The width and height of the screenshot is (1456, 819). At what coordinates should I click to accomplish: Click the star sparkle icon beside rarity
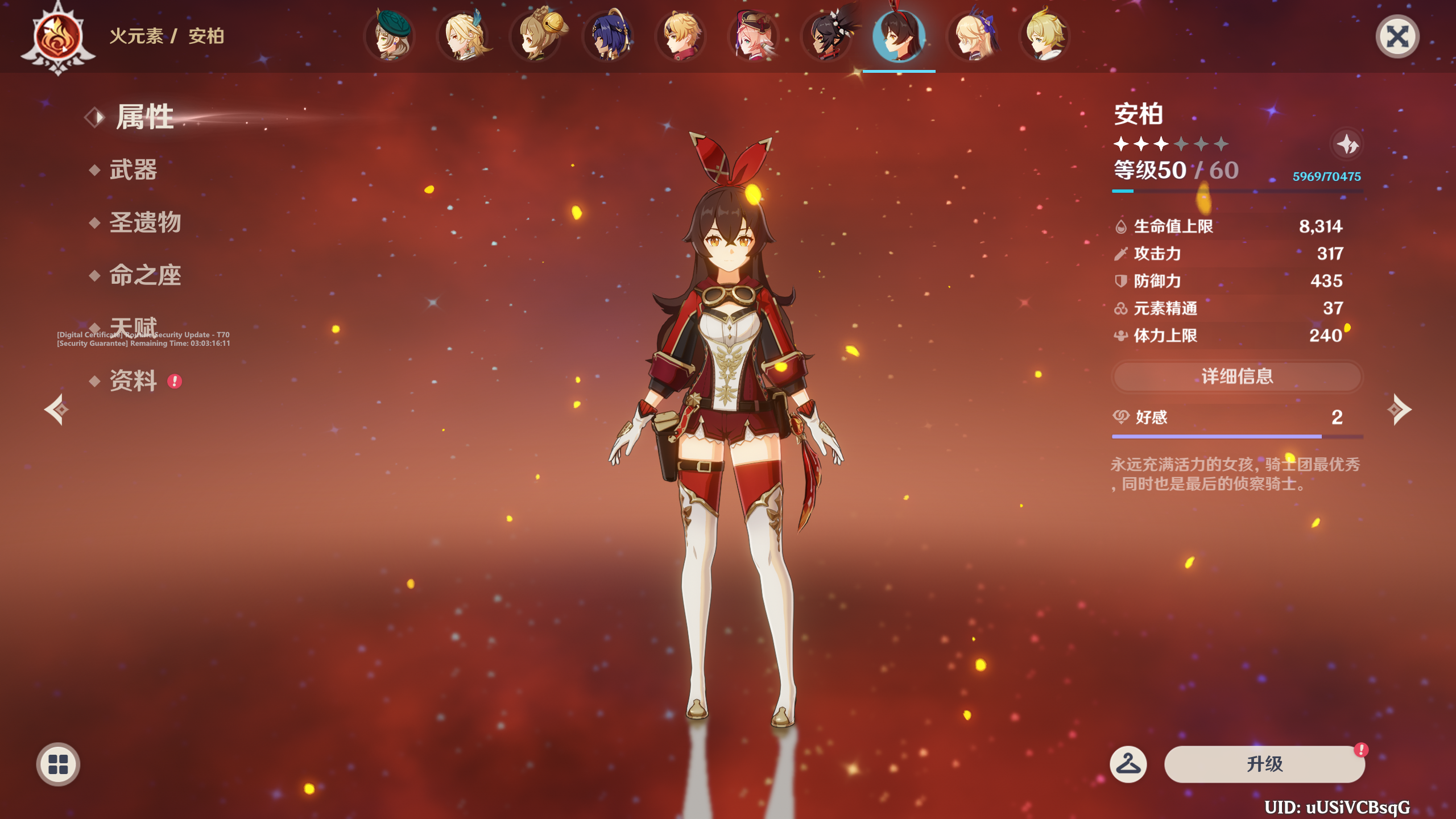(x=1347, y=144)
